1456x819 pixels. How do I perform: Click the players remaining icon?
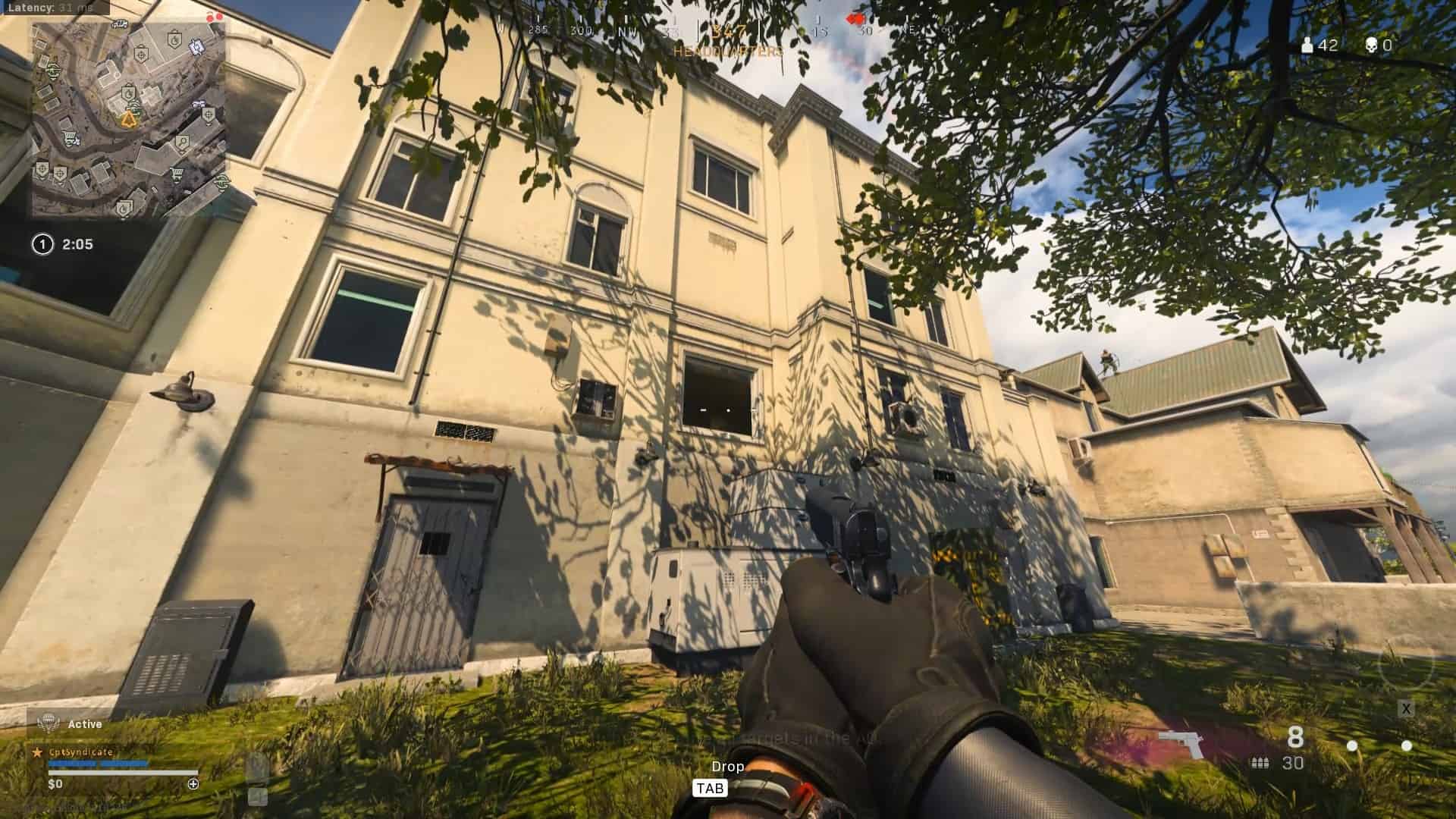pyautogui.click(x=1307, y=45)
